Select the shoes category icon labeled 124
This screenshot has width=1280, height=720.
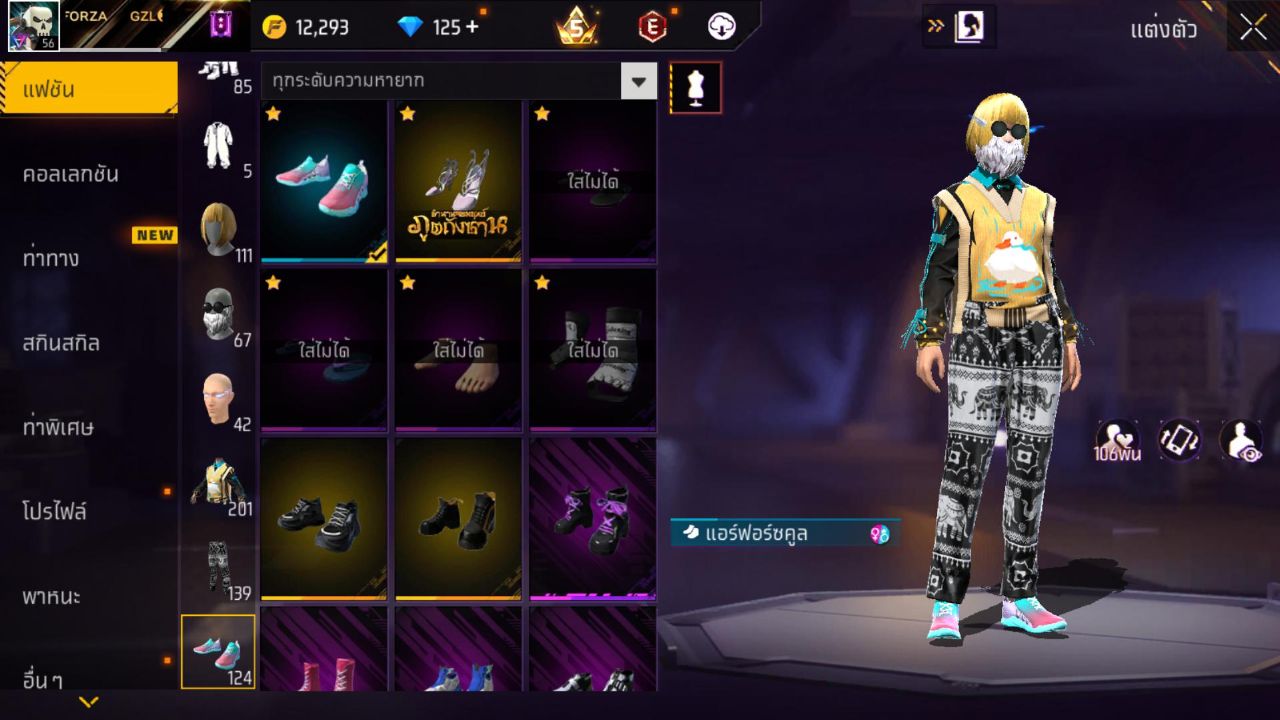click(219, 648)
